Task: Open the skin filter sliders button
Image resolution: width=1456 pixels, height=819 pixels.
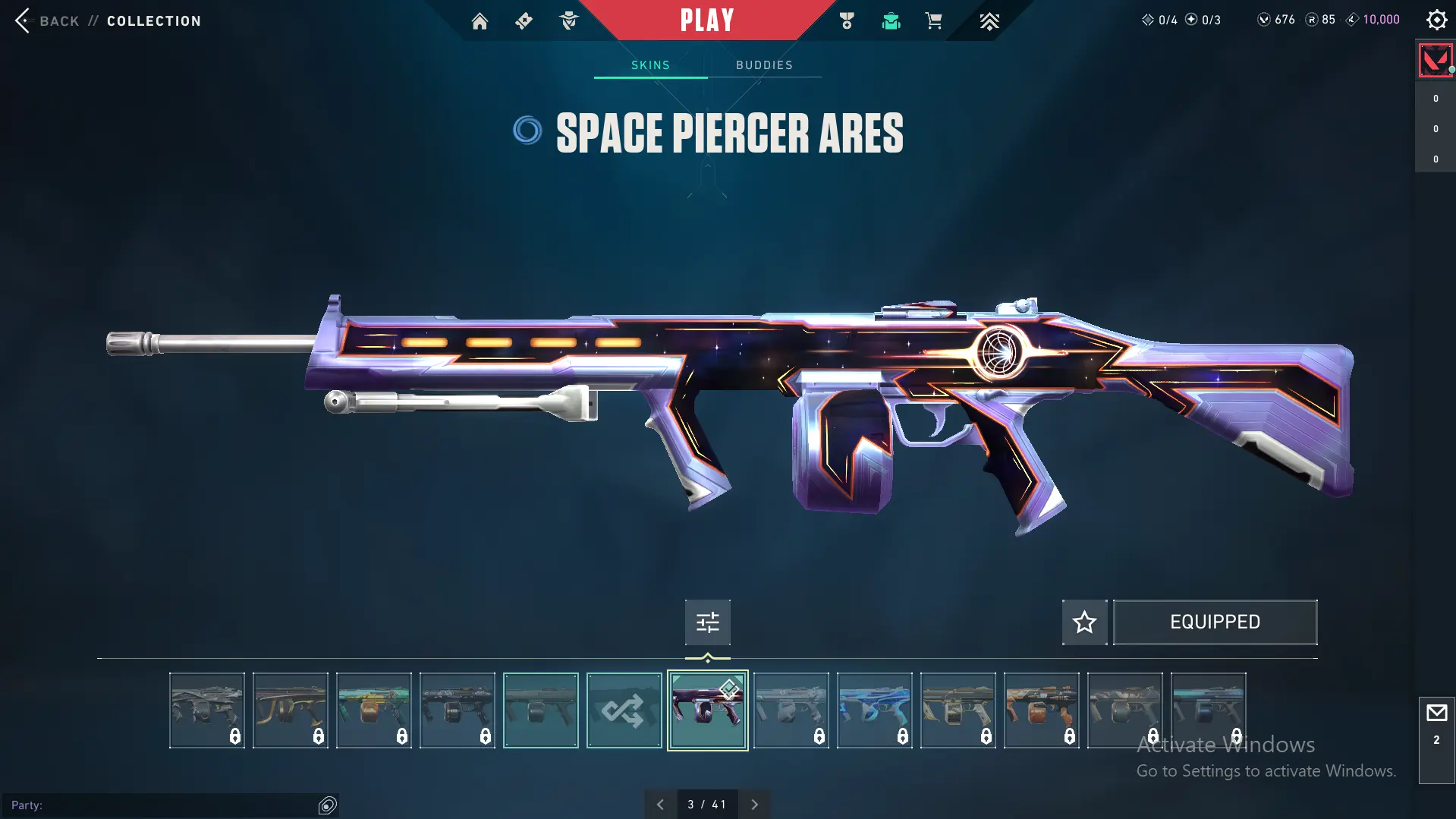Action: tap(707, 622)
